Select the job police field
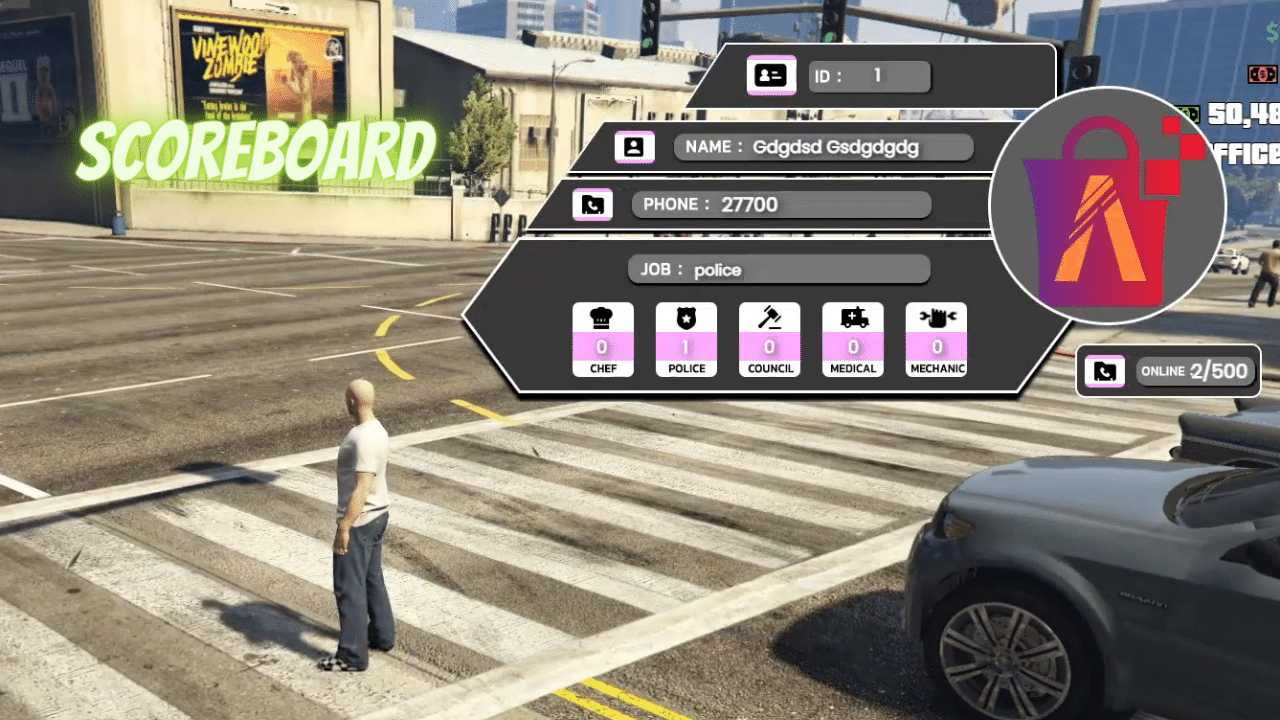1280x720 pixels. (778, 269)
